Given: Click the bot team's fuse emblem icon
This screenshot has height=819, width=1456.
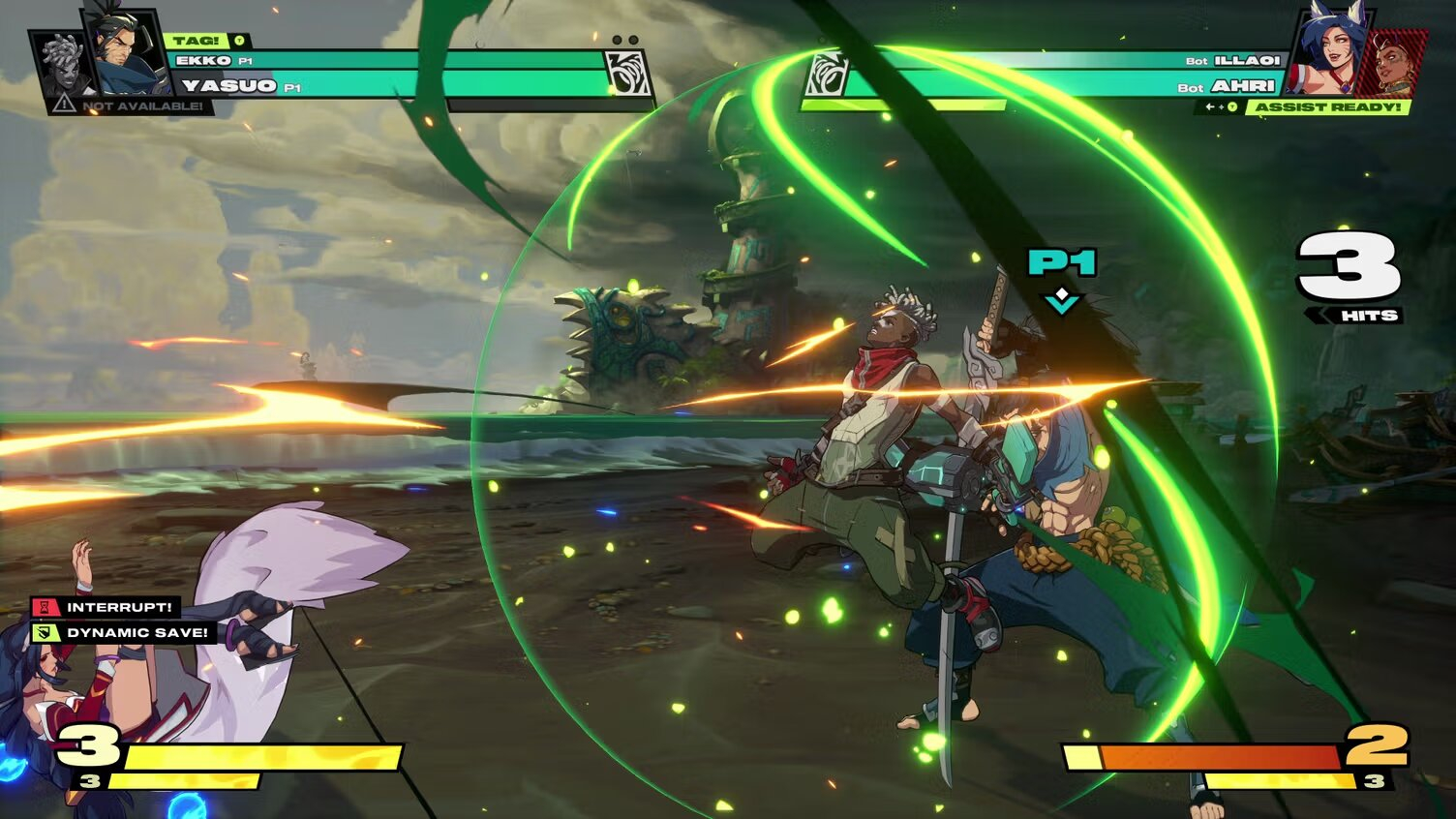Looking at the screenshot, I should coord(828,76).
